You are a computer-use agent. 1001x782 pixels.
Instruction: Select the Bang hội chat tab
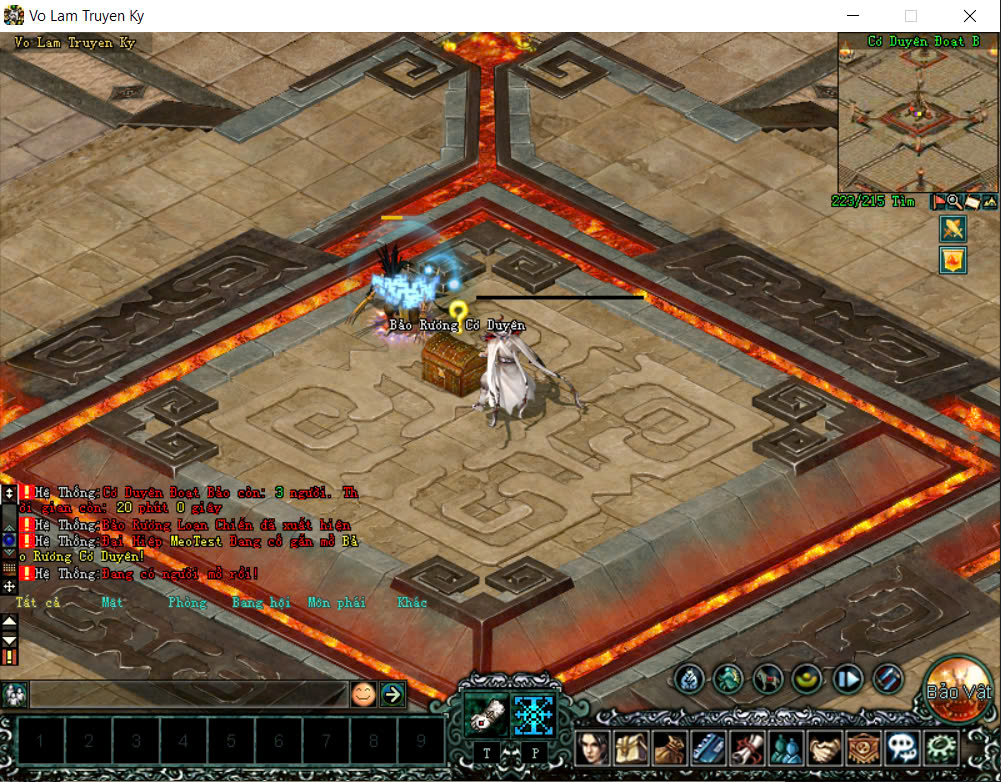pyautogui.click(x=261, y=602)
